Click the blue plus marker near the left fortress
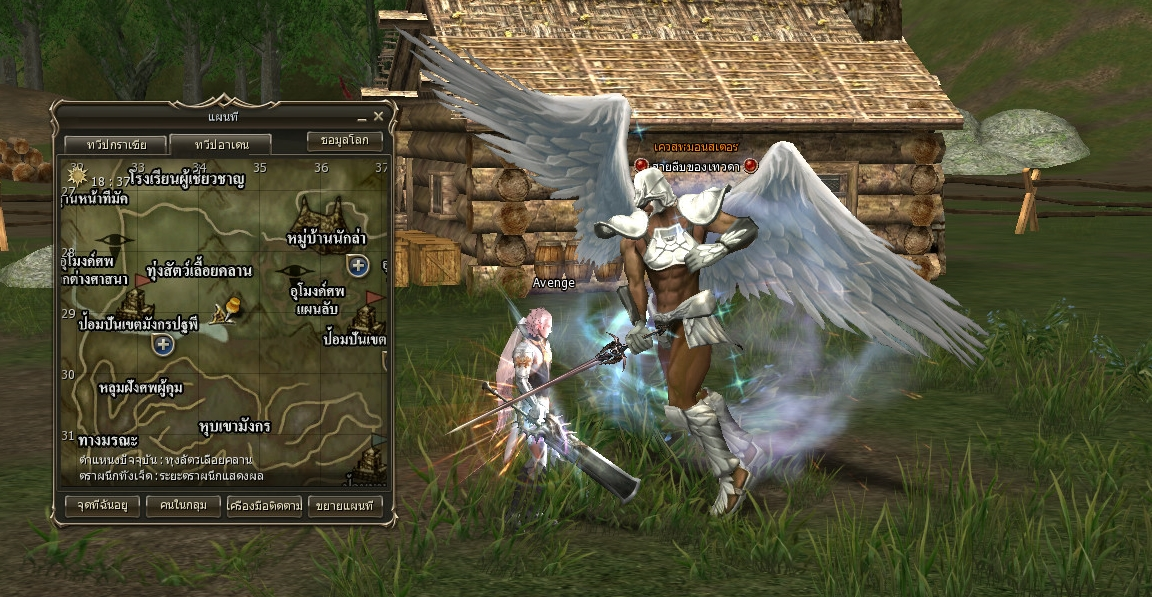This screenshot has height=597, width=1152. [163, 345]
